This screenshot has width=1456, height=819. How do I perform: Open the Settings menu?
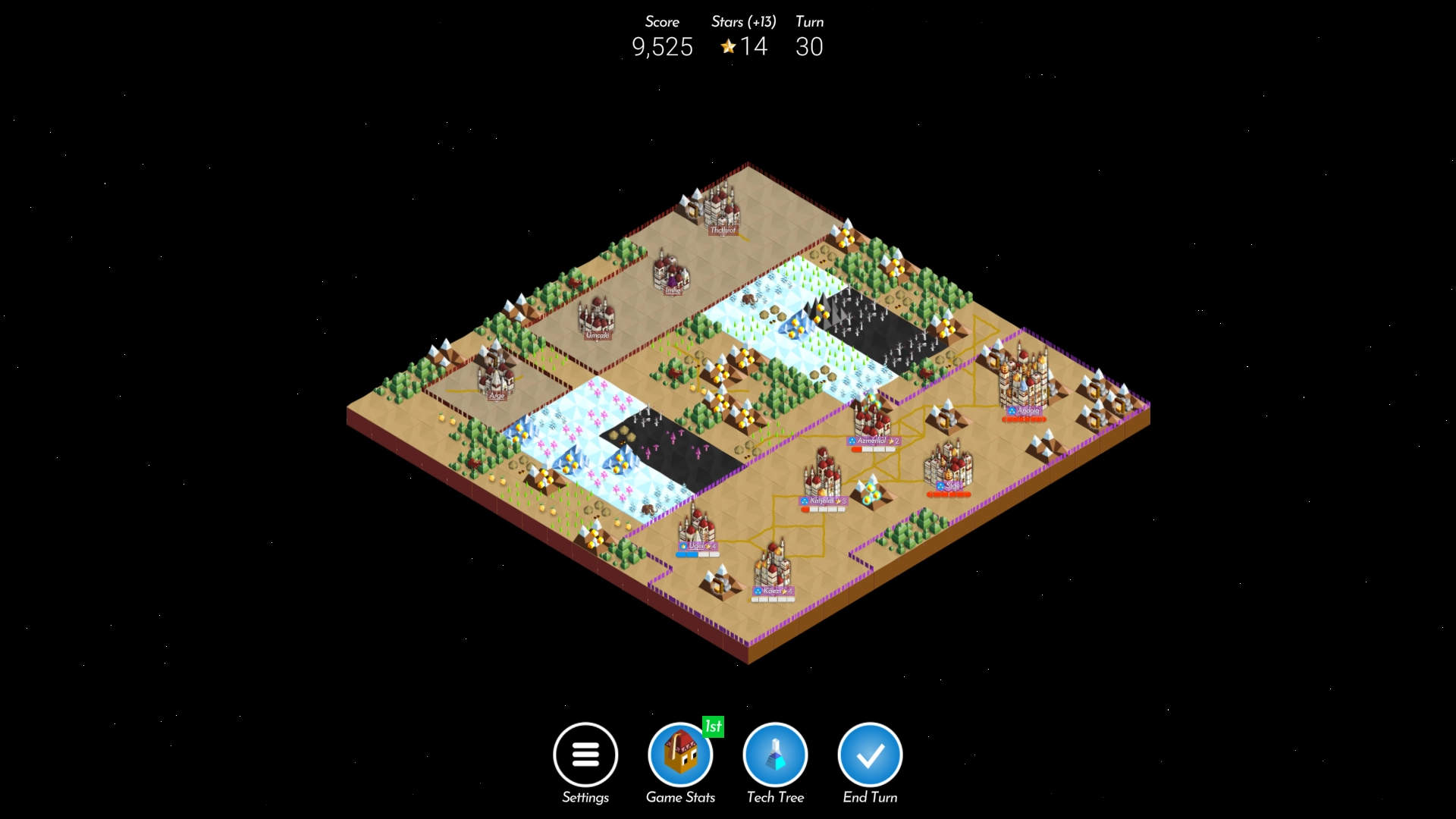pos(585,755)
